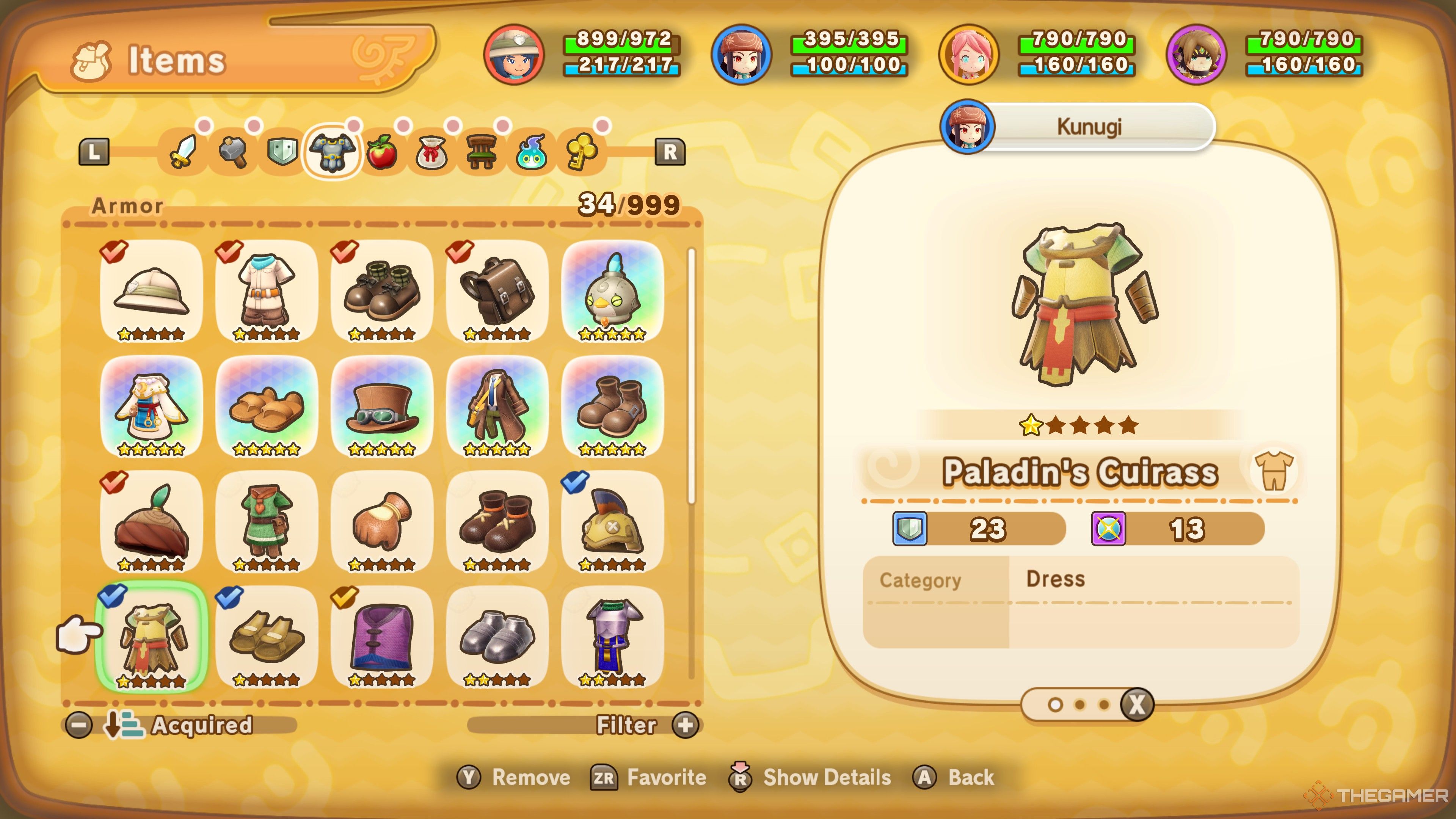1456x819 pixels.
Task: Switch to the blue slime tab
Action: point(531,152)
